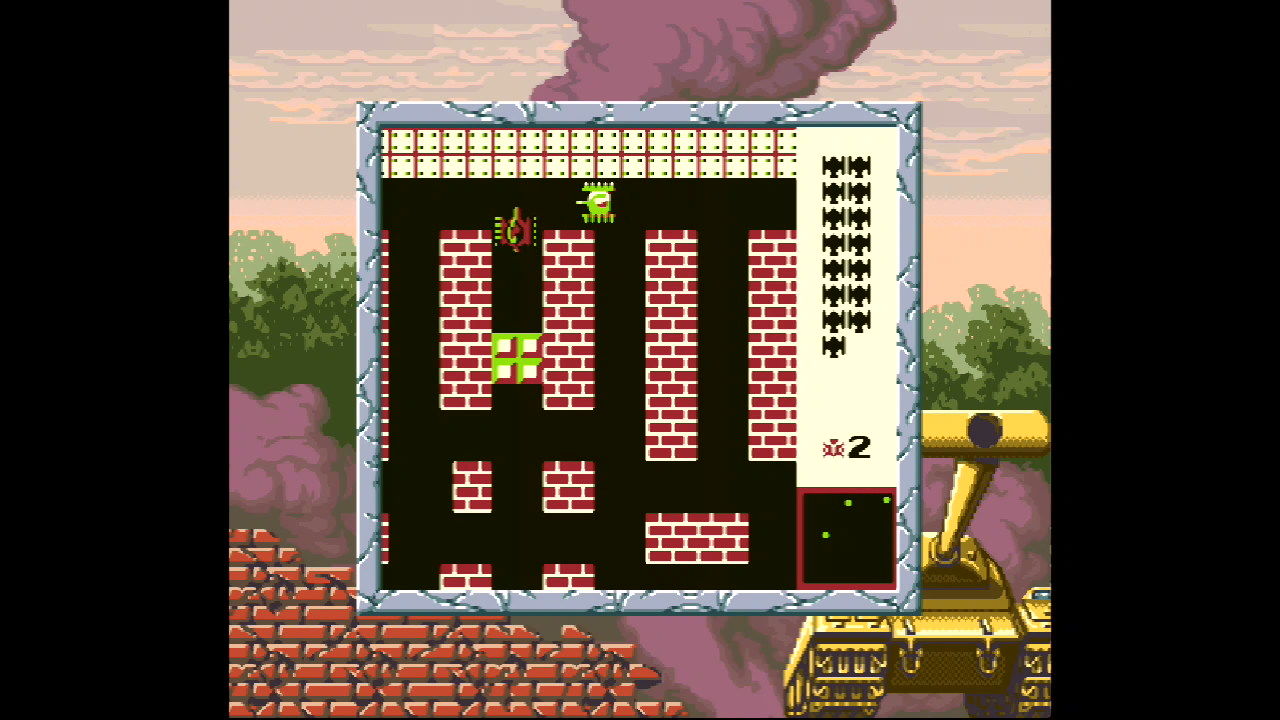Click the green four-pane power-up item
1280x720 pixels.
[515, 355]
